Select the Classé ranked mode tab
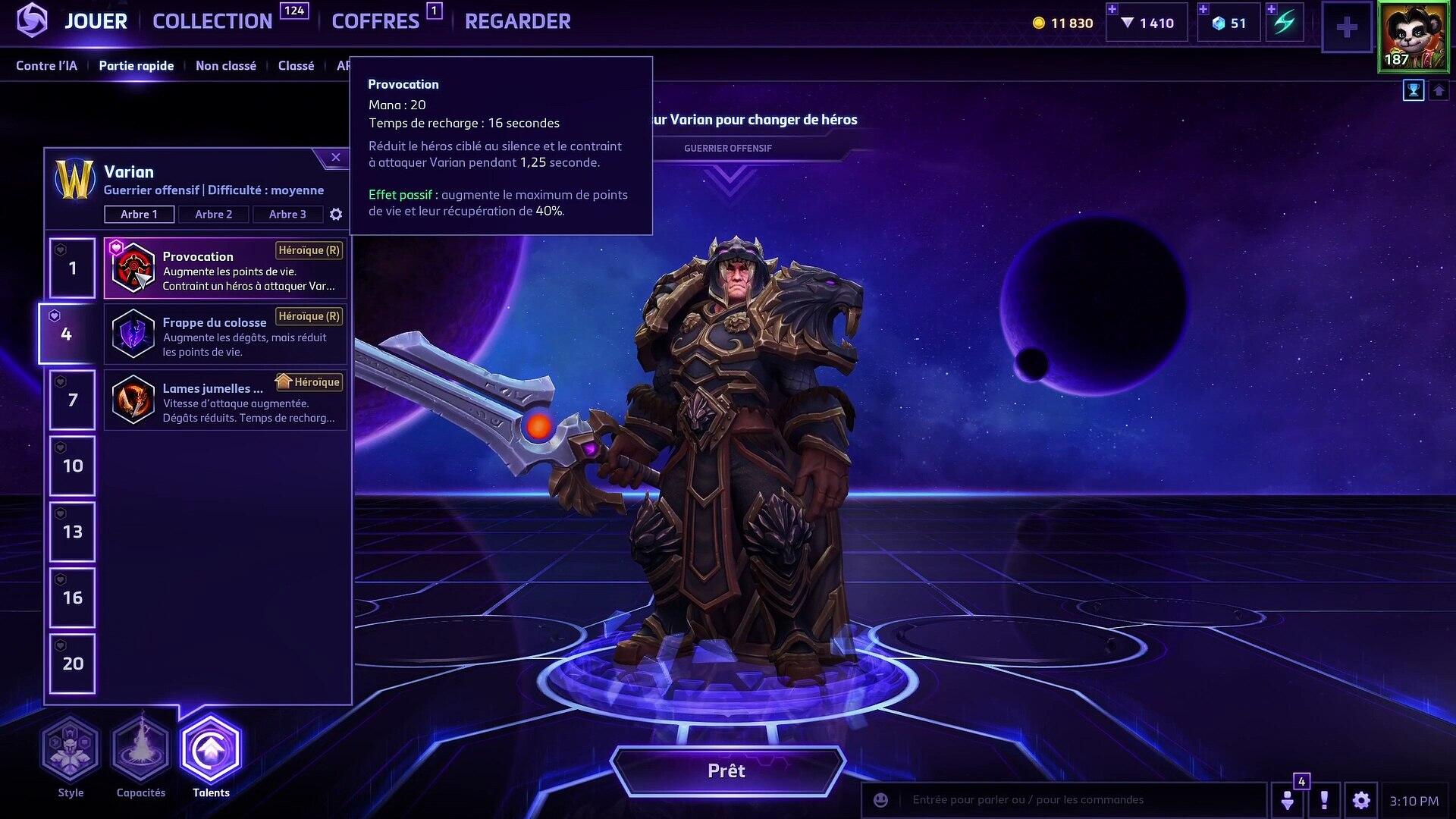The image size is (1456, 819). click(x=296, y=66)
